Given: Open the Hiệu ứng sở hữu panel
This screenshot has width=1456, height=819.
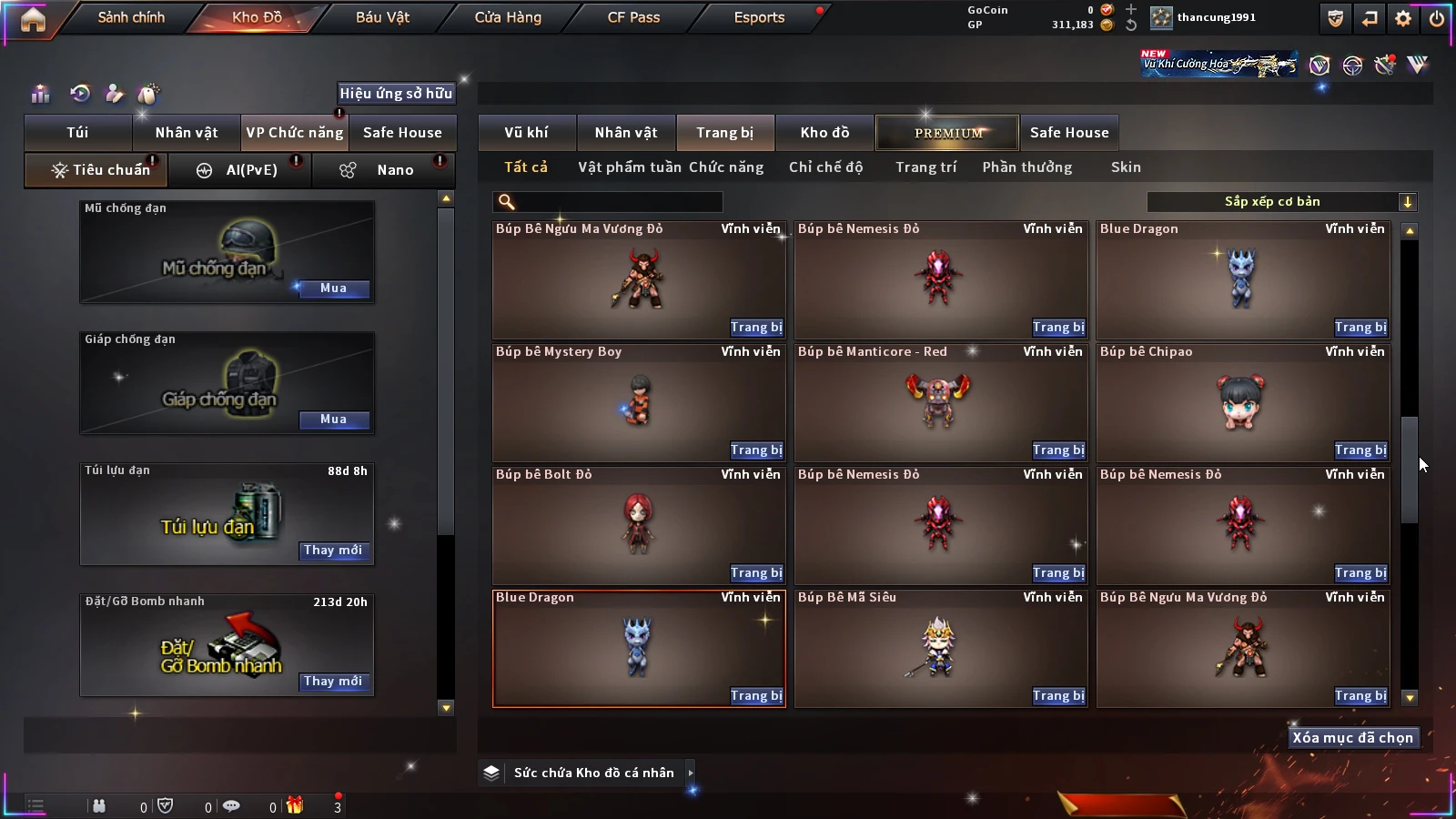Looking at the screenshot, I should click(x=395, y=94).
